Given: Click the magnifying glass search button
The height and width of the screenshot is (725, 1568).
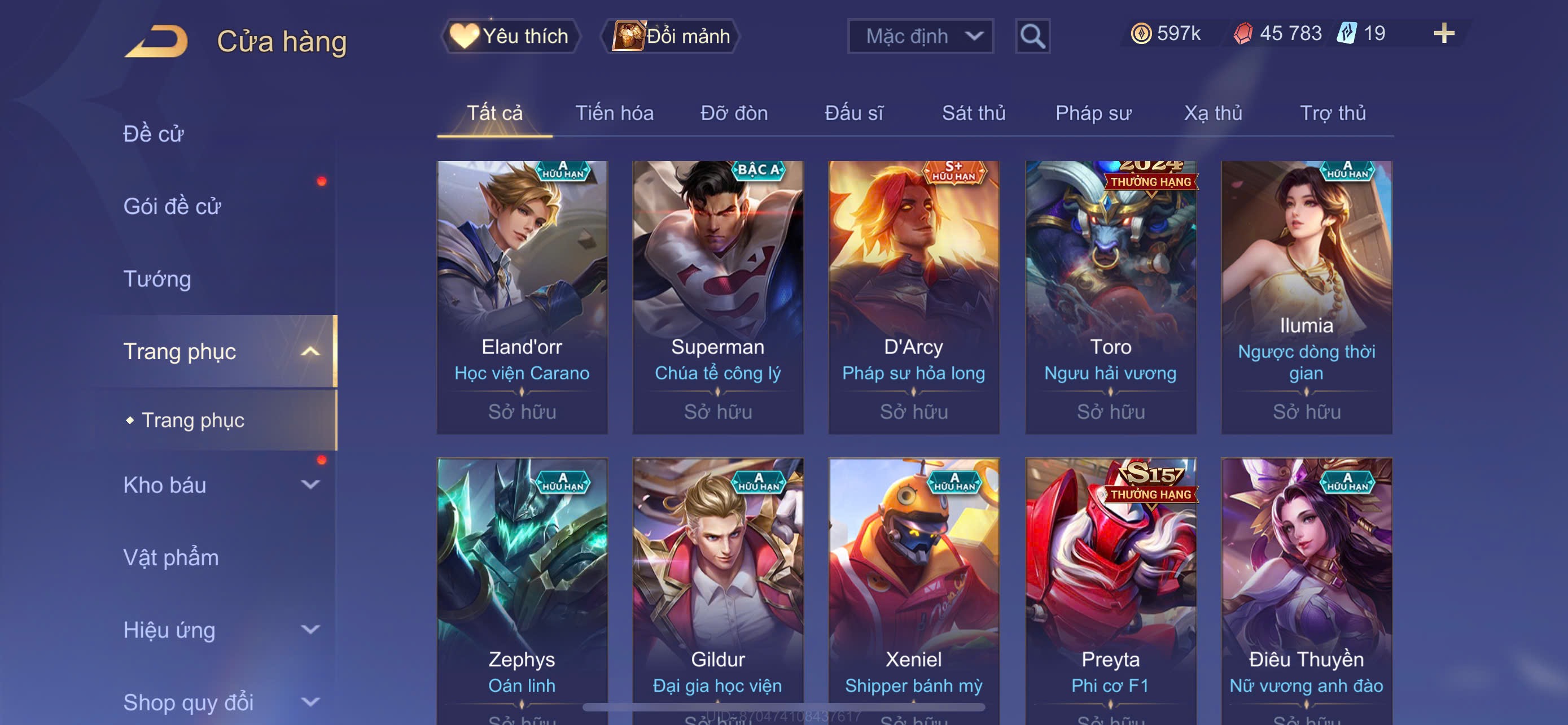Looking at the screenshot, I should pyautogui.click(x=1032, y=37).
